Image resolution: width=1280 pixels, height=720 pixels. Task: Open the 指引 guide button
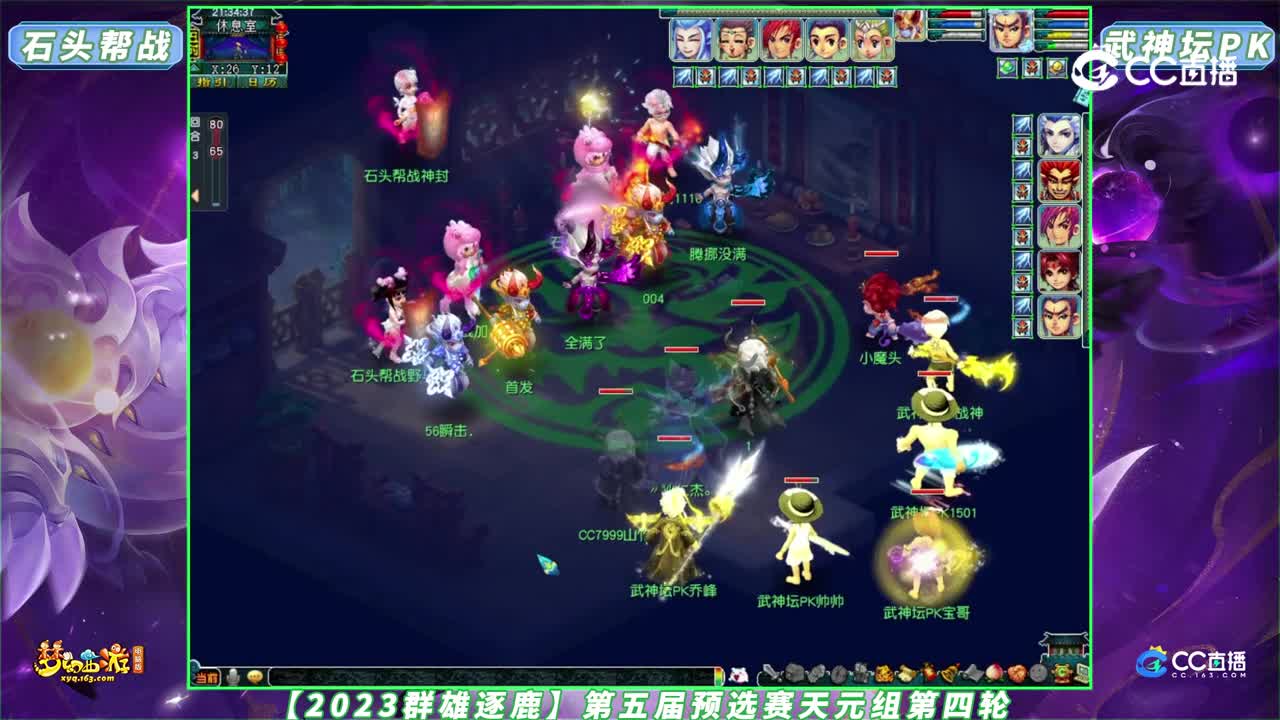tap(213, 82)
